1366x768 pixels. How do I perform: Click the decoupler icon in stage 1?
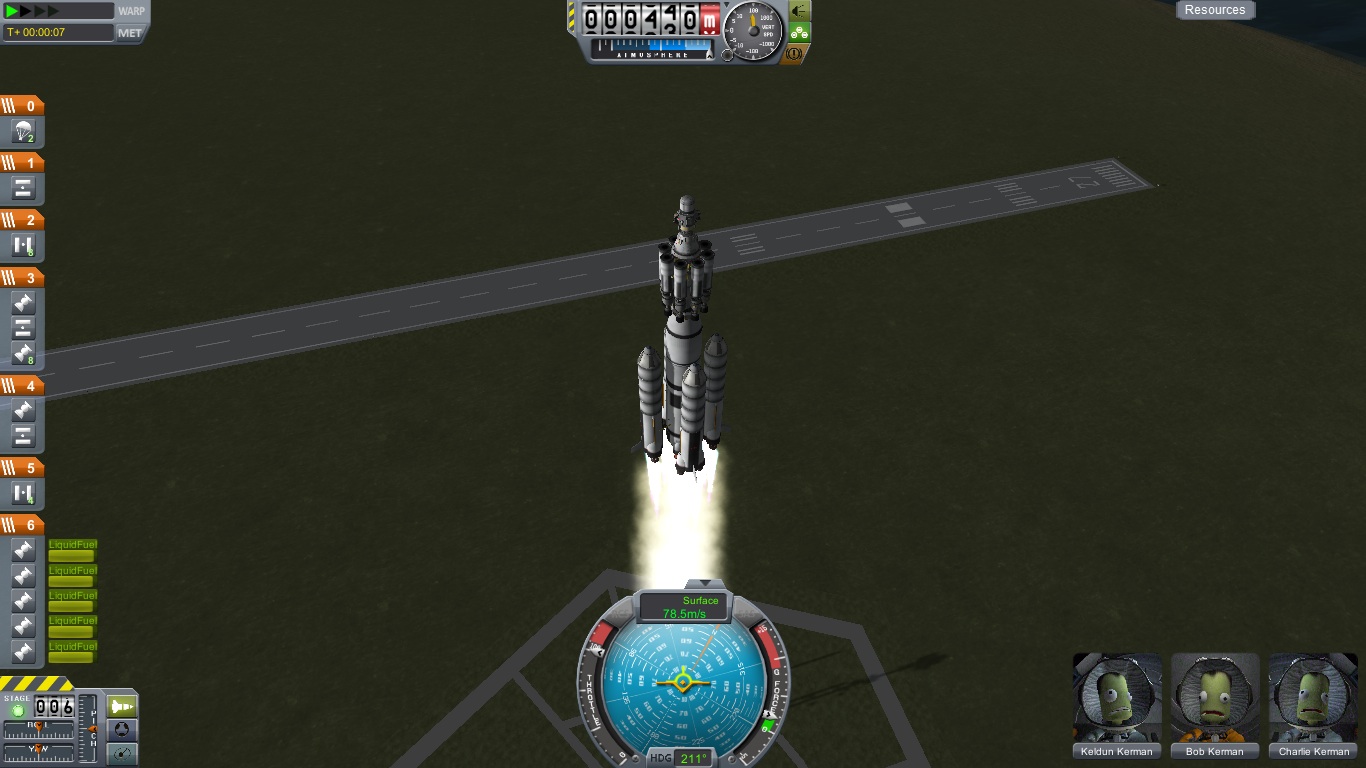coord(23,187)
